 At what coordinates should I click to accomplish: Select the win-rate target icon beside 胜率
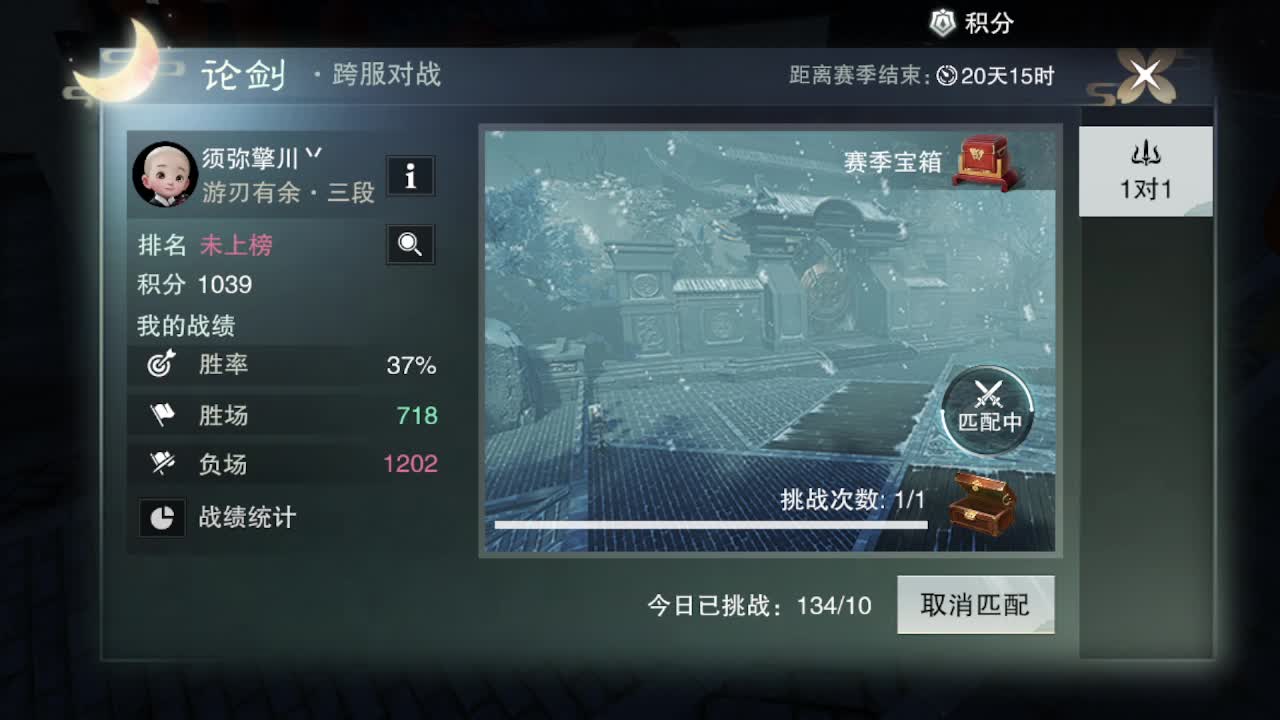click(x=163, y=366)
